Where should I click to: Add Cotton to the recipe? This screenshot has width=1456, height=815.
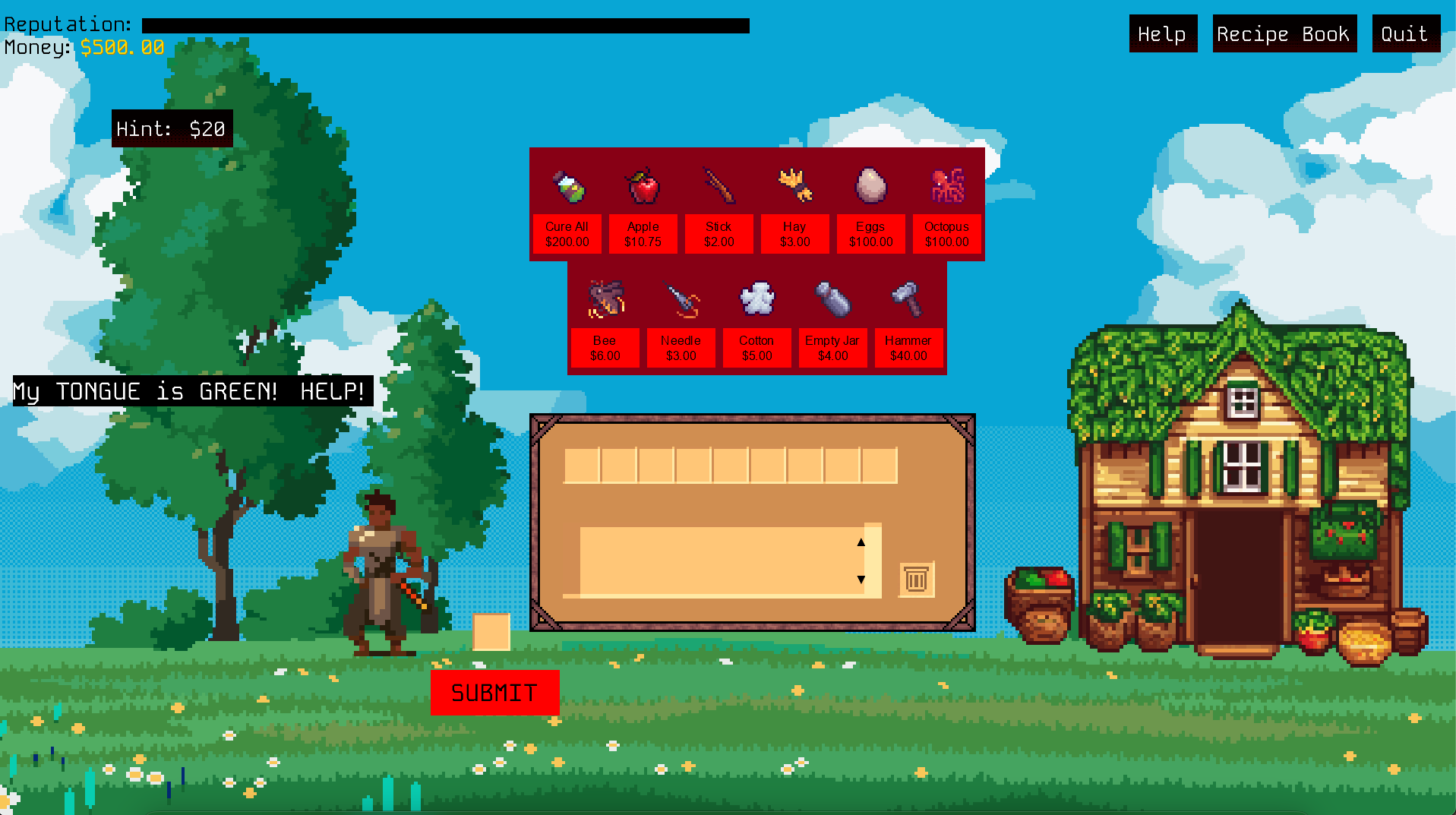pos(756,347)
